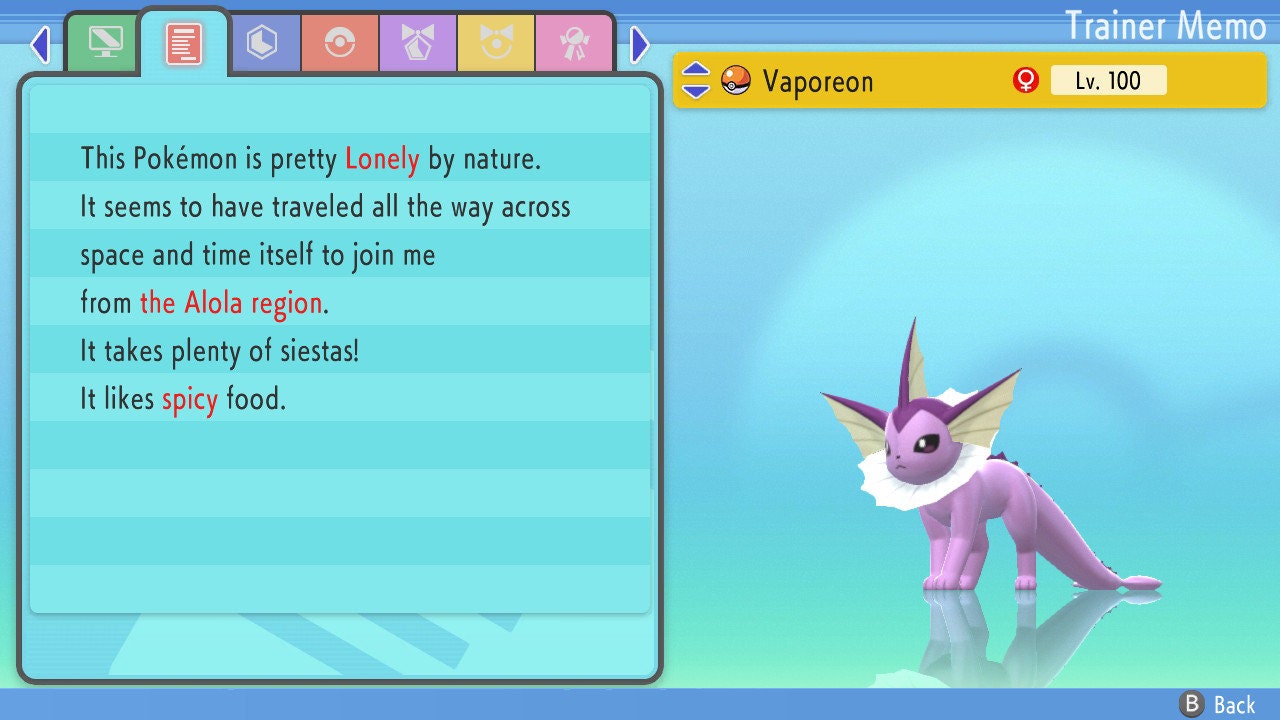Switch to the red Poké Ball tab
This screenshot has width=1280, height=720.
340,43
